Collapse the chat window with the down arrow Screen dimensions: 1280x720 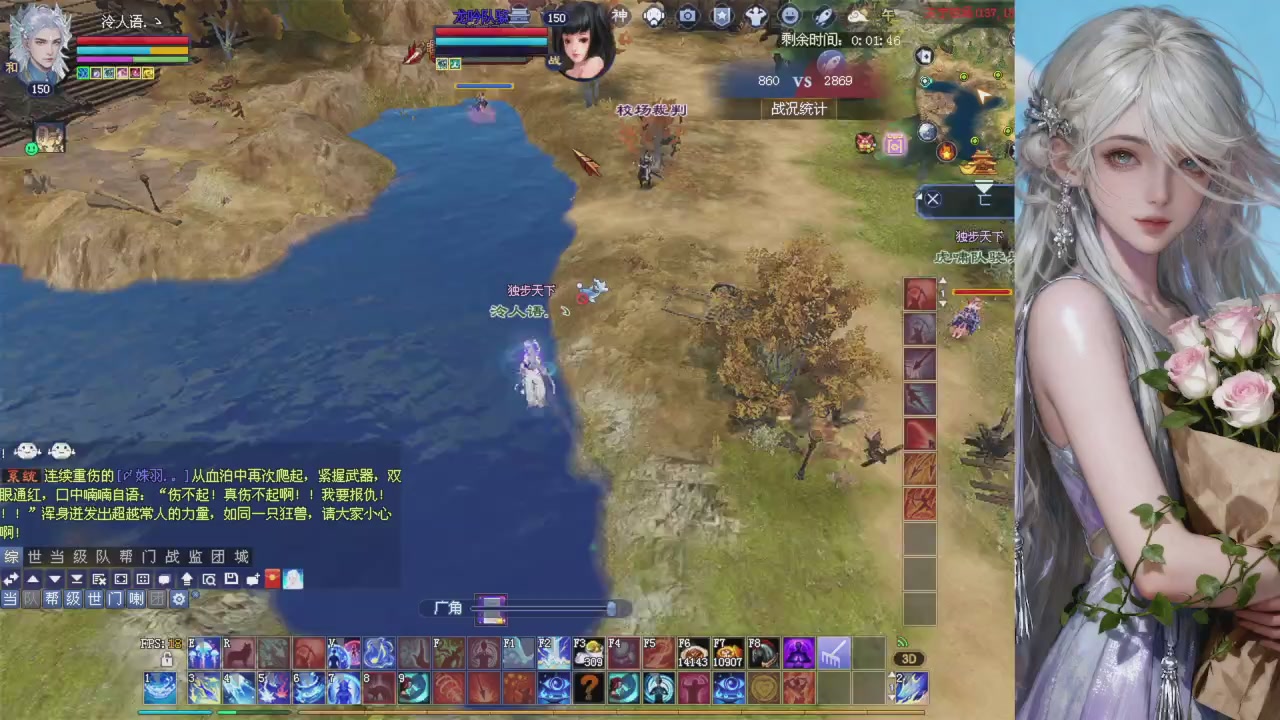[x=55, y=578]
